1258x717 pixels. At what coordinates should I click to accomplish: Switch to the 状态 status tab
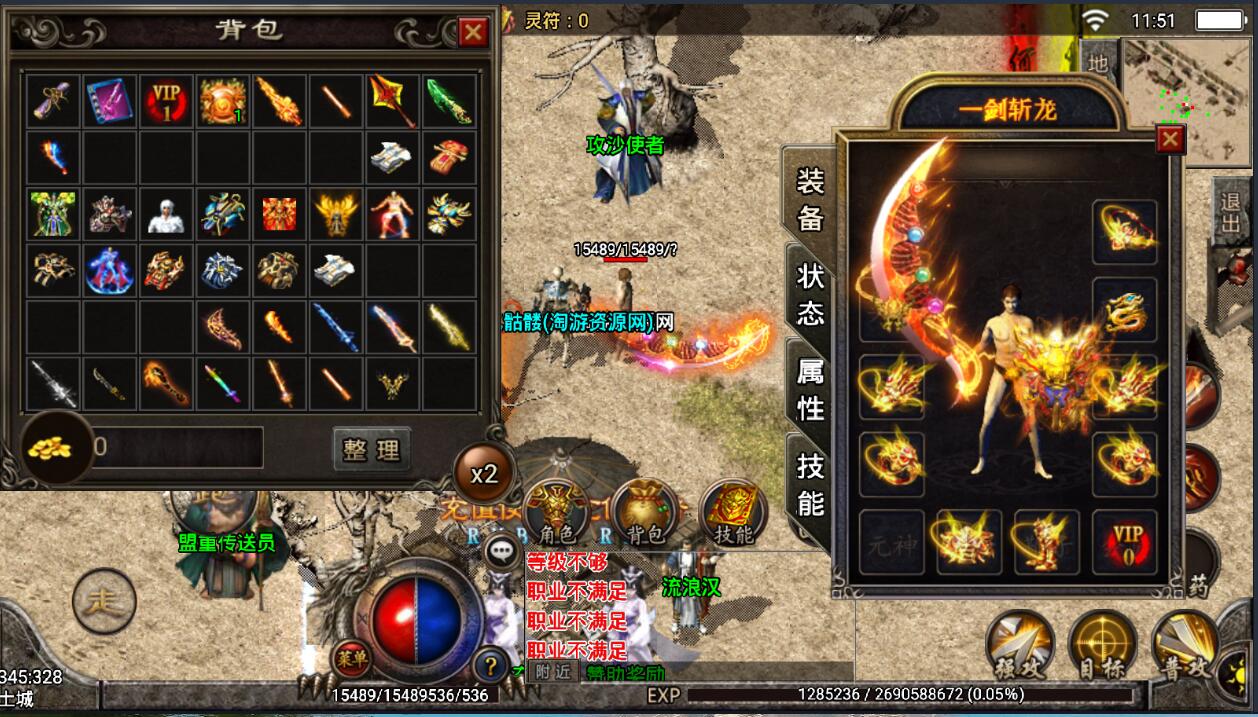(810, 294)
